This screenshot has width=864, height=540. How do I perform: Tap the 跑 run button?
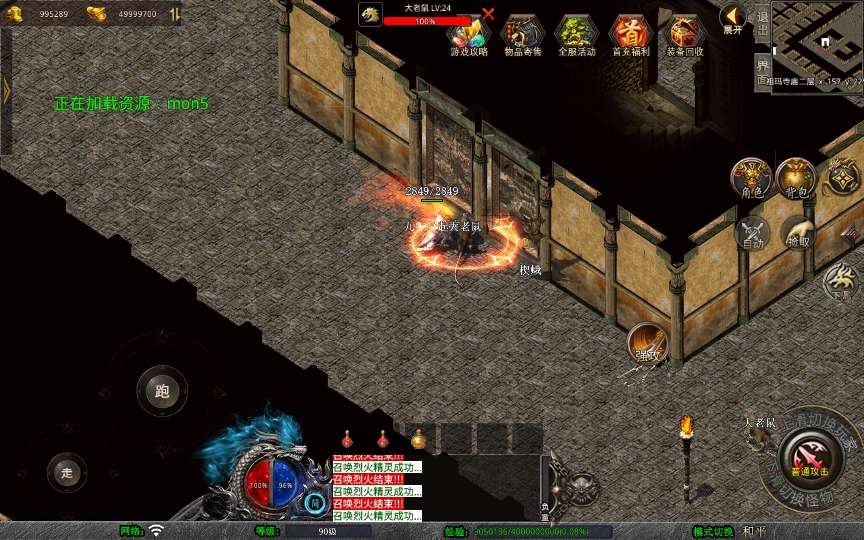(x=162, y=390)
